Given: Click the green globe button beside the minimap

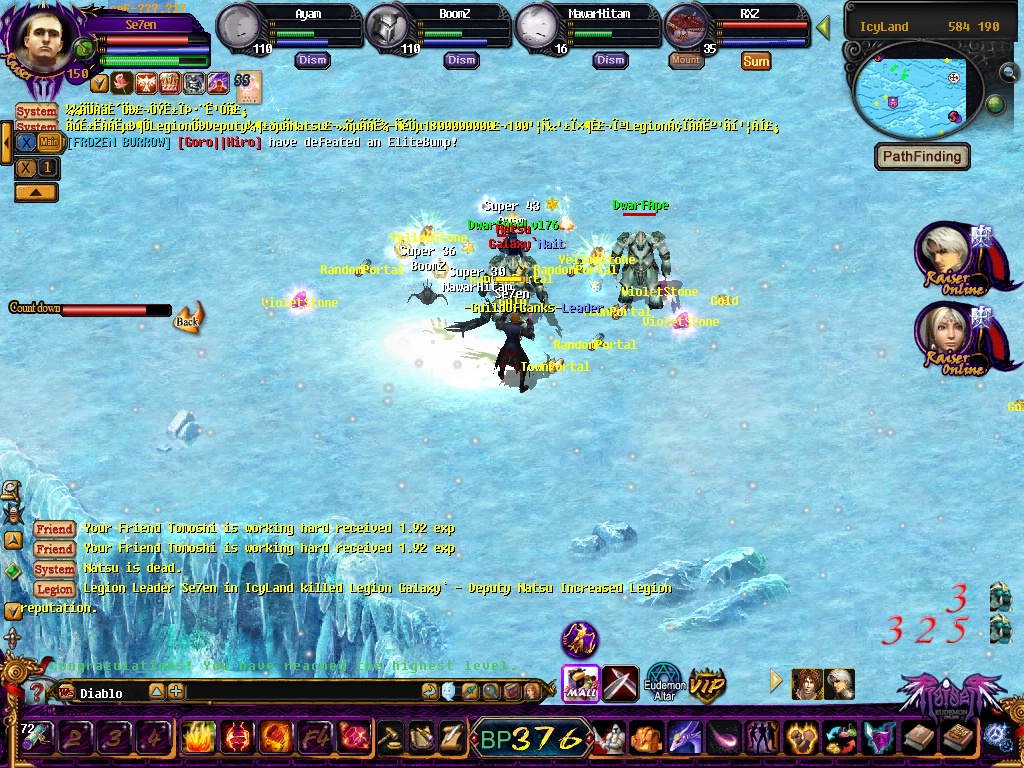Looking at the screenshot, I should click(995, 104).
